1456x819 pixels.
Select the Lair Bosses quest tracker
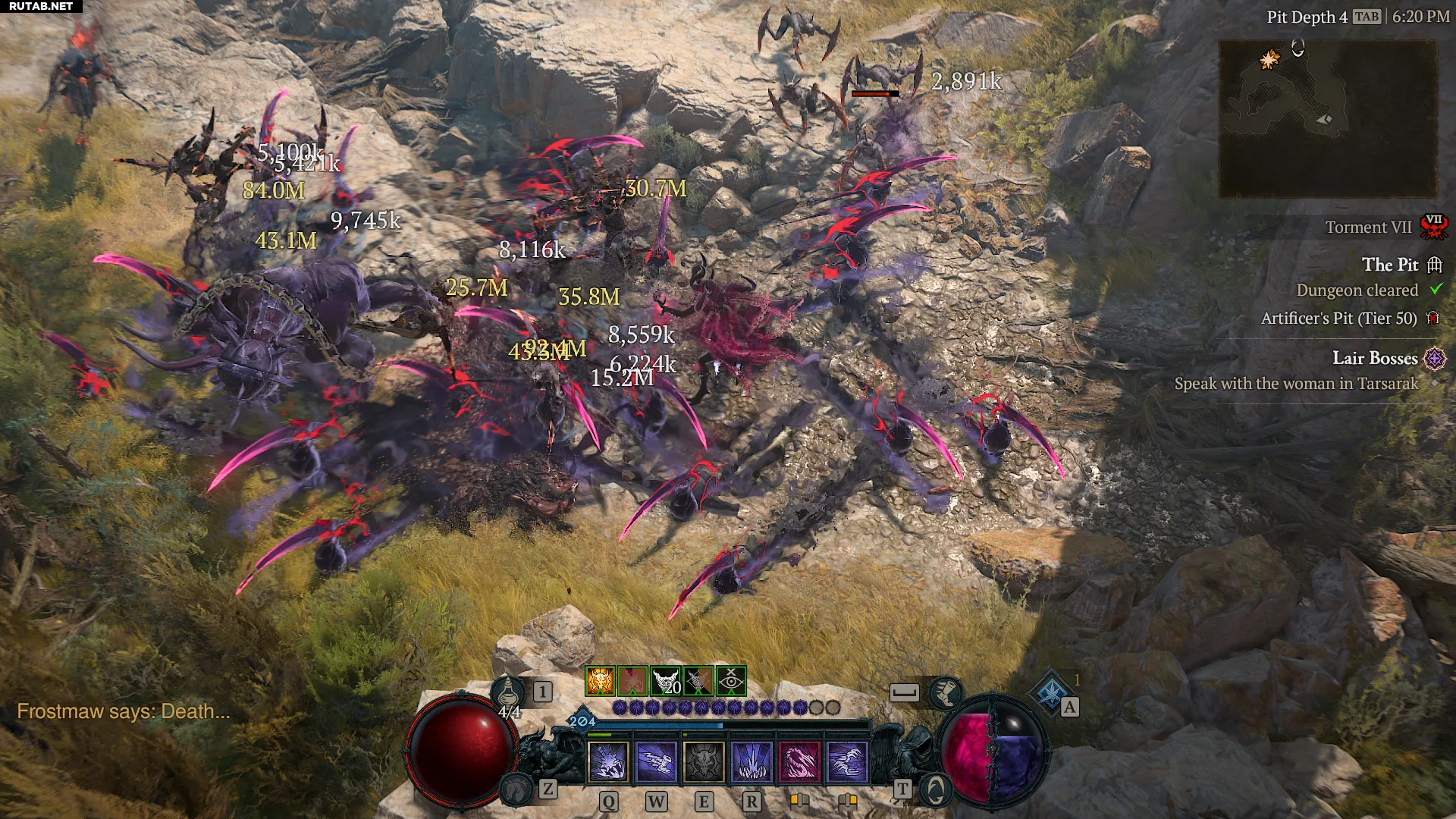coord(1374,358)
